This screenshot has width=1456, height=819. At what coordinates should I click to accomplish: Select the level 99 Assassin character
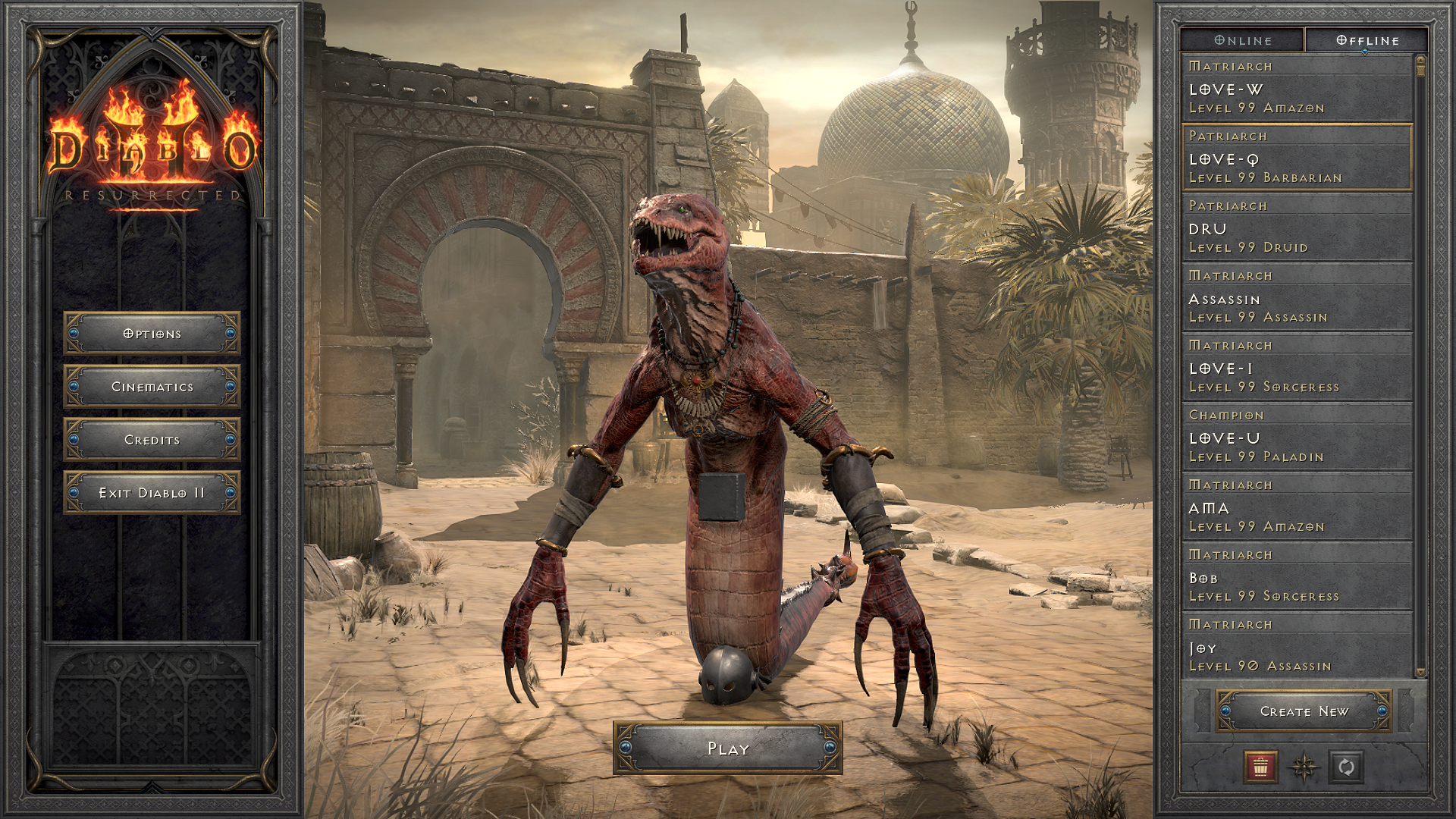pyautogui.click(x=1297, y=298)
